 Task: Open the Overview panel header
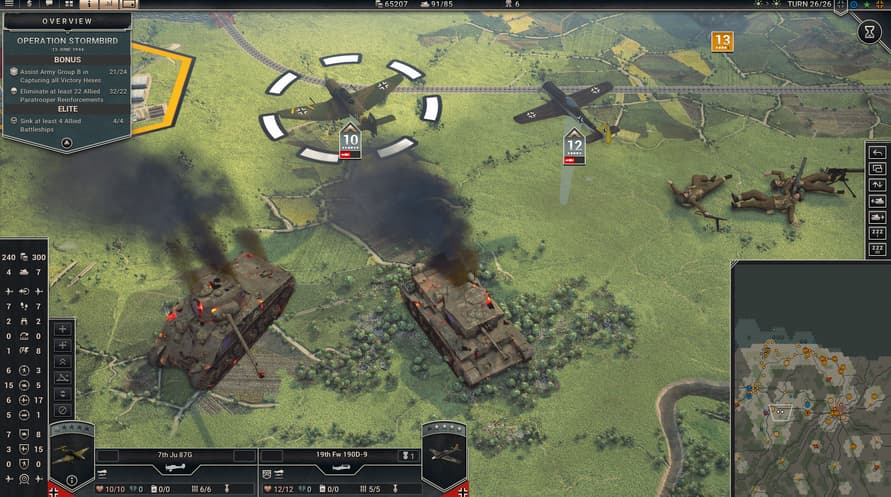(67, 20)
